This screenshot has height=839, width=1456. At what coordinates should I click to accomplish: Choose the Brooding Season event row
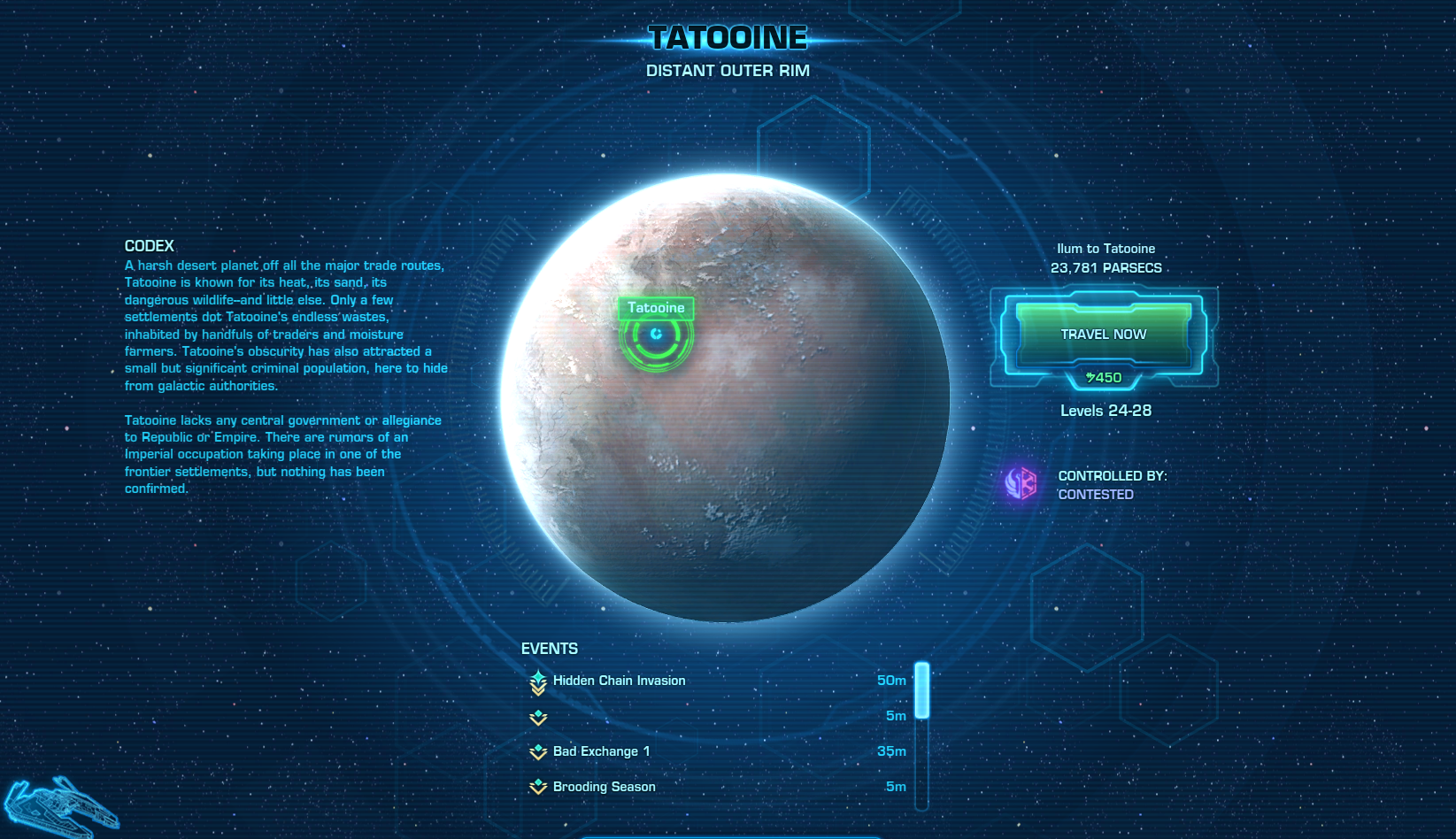point(604,787)
